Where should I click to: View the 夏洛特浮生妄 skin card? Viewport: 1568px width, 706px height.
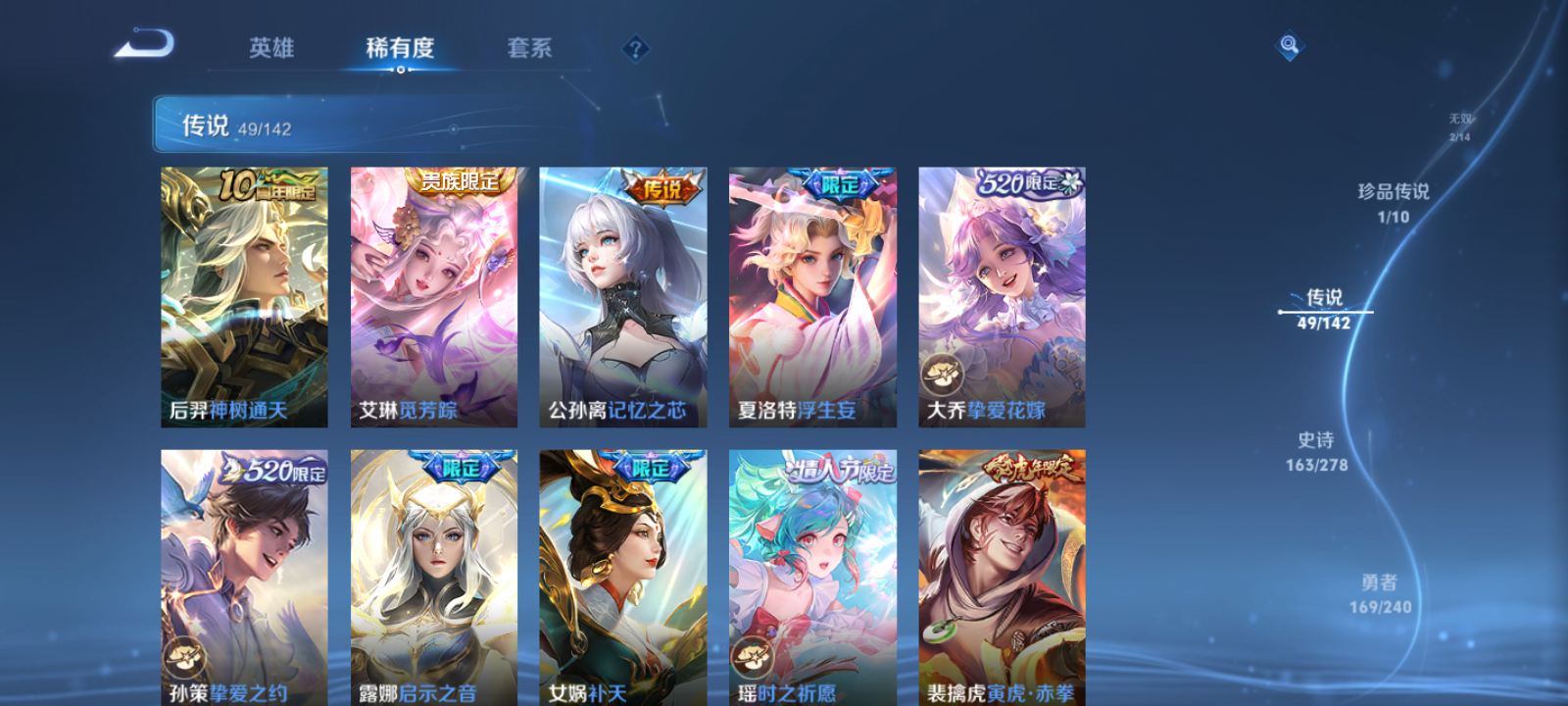[x=812, y=294]
